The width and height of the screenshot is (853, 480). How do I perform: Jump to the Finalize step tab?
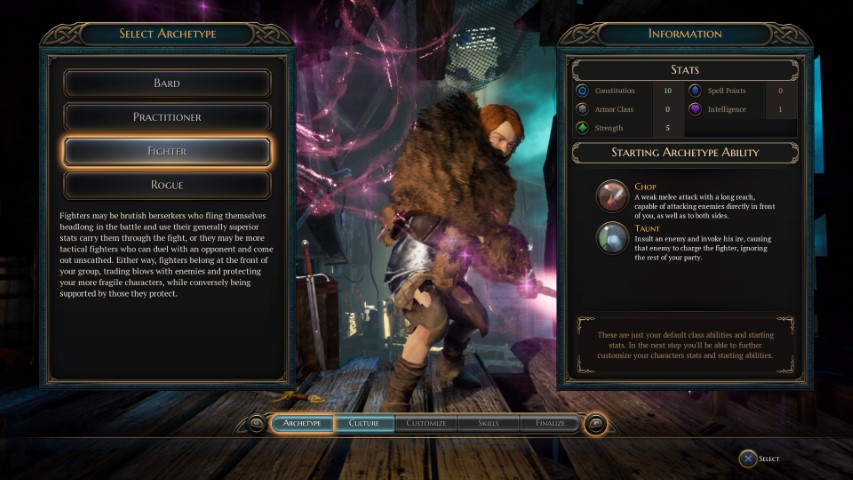click(x=549, y=423)
